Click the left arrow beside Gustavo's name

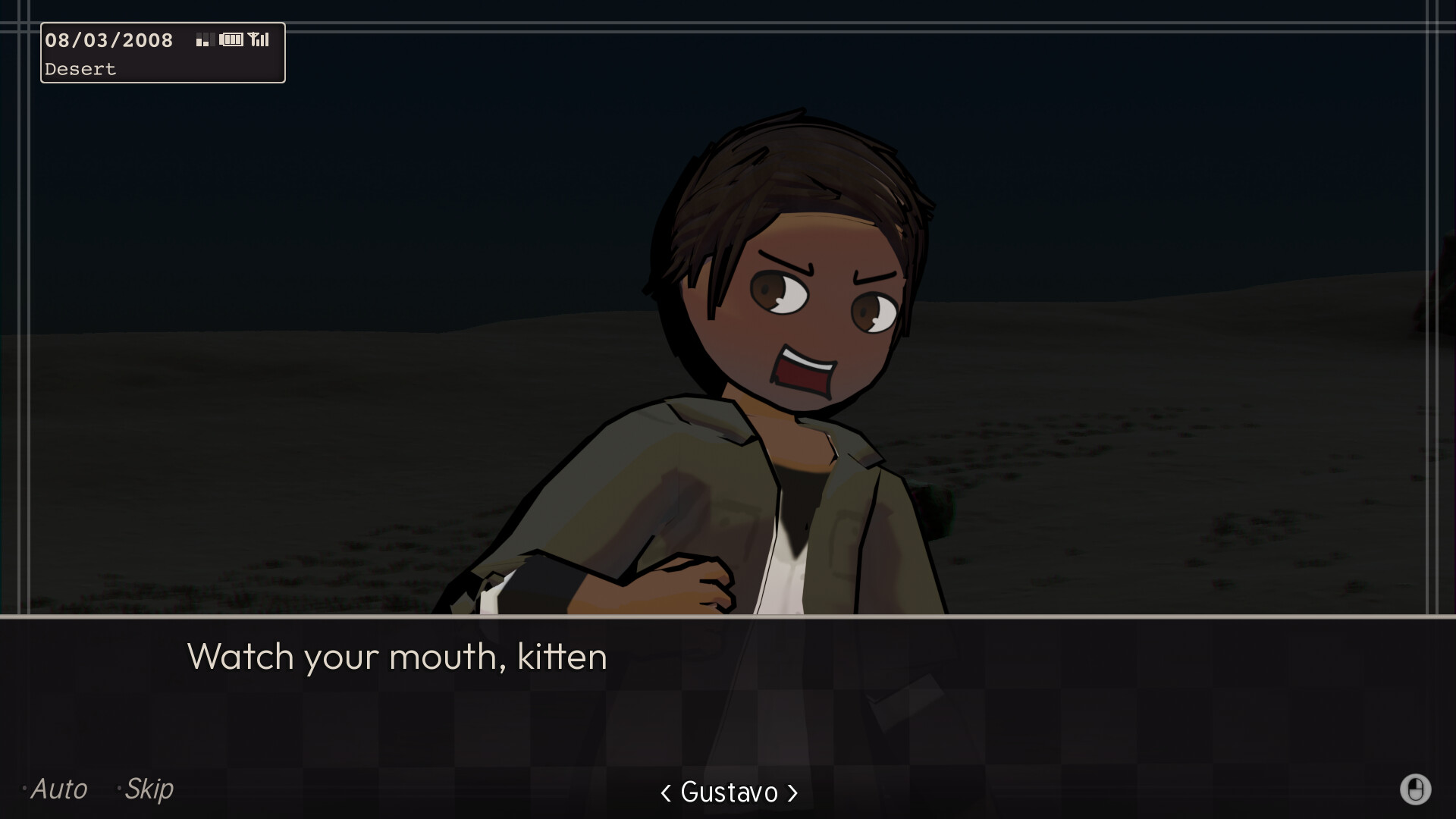point(664,793)
